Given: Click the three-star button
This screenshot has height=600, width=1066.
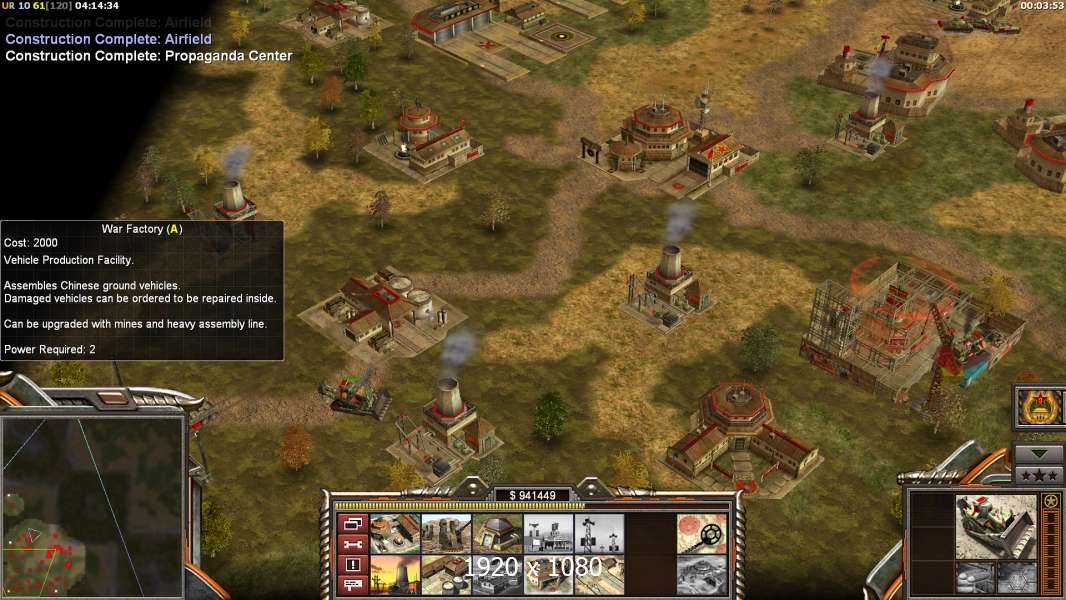Looking at the screenshot, I should tap(1039, 474).
